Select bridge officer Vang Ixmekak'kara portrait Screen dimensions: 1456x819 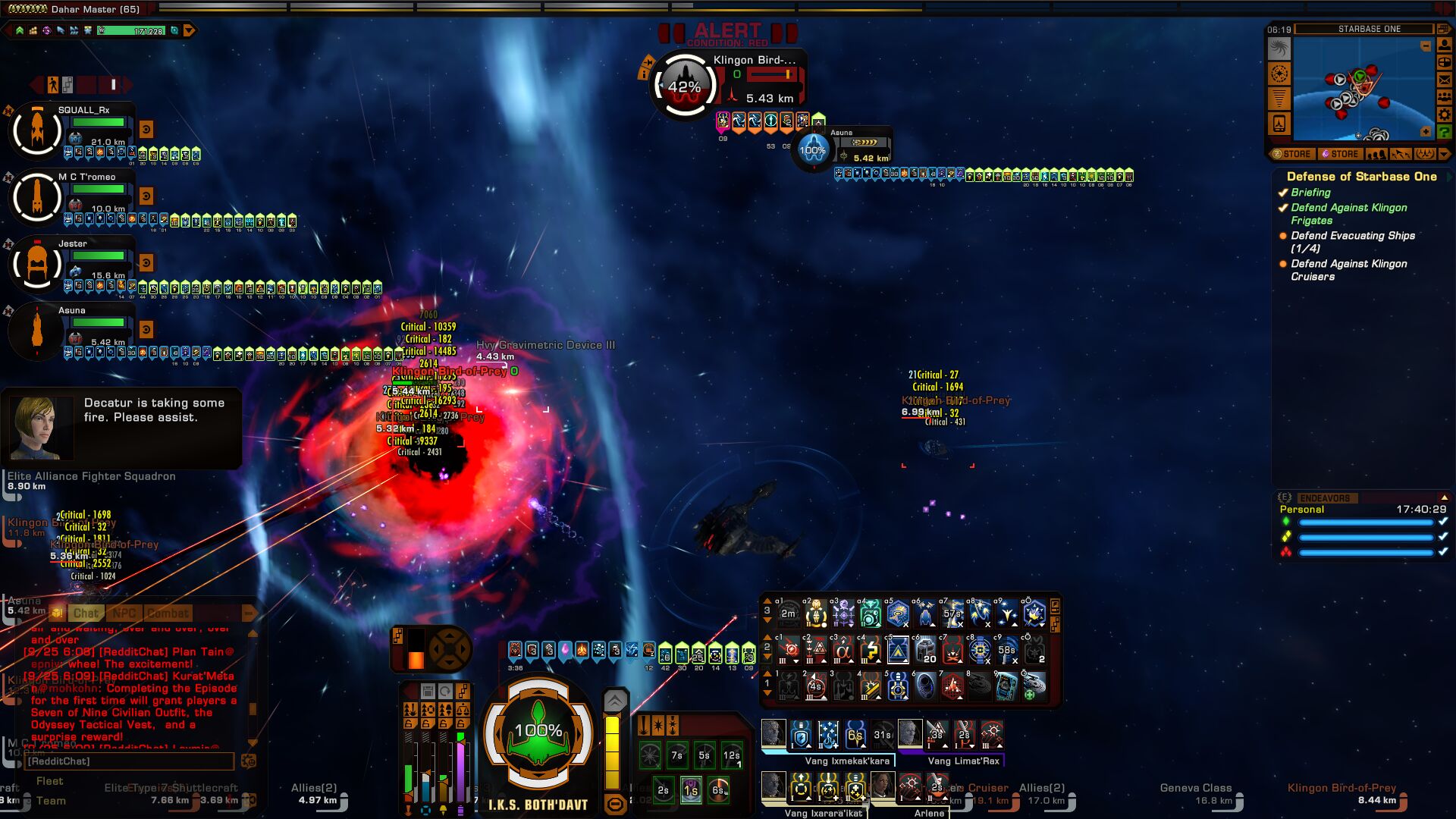point(773,733)
